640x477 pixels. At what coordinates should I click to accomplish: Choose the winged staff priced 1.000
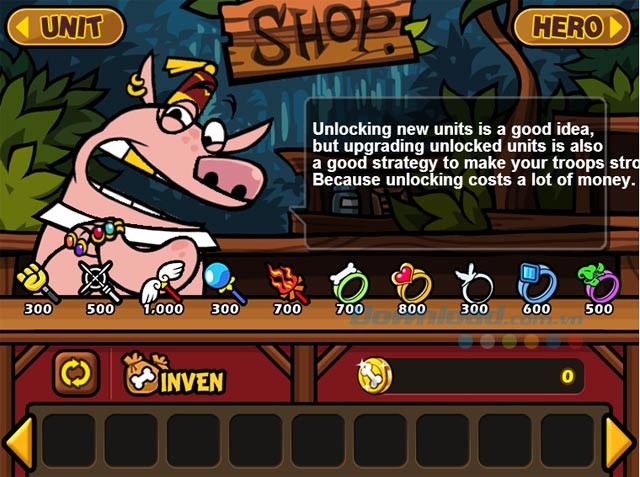(161, 284)
